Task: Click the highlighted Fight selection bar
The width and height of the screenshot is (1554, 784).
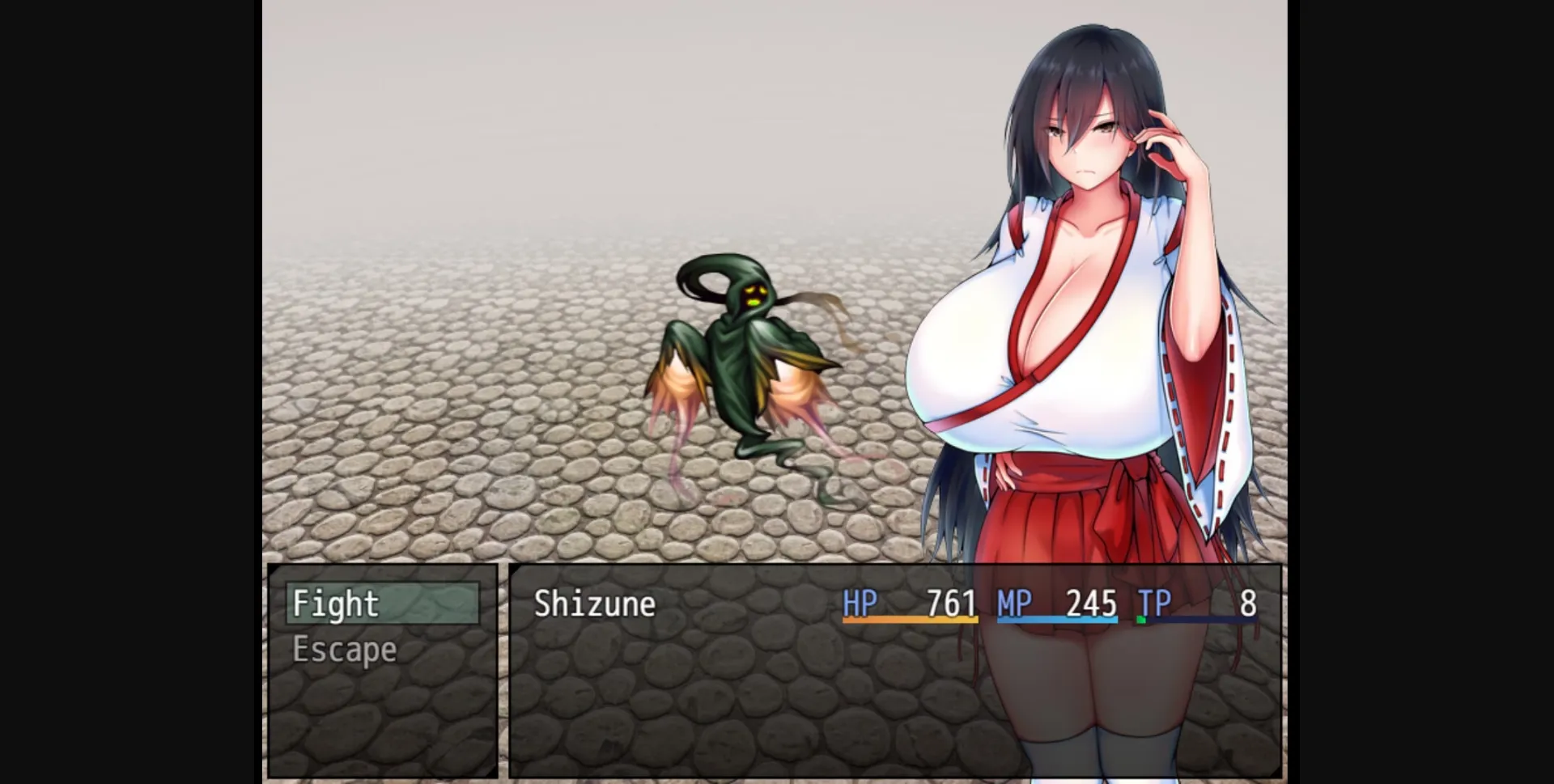Action: pos(380,604)
